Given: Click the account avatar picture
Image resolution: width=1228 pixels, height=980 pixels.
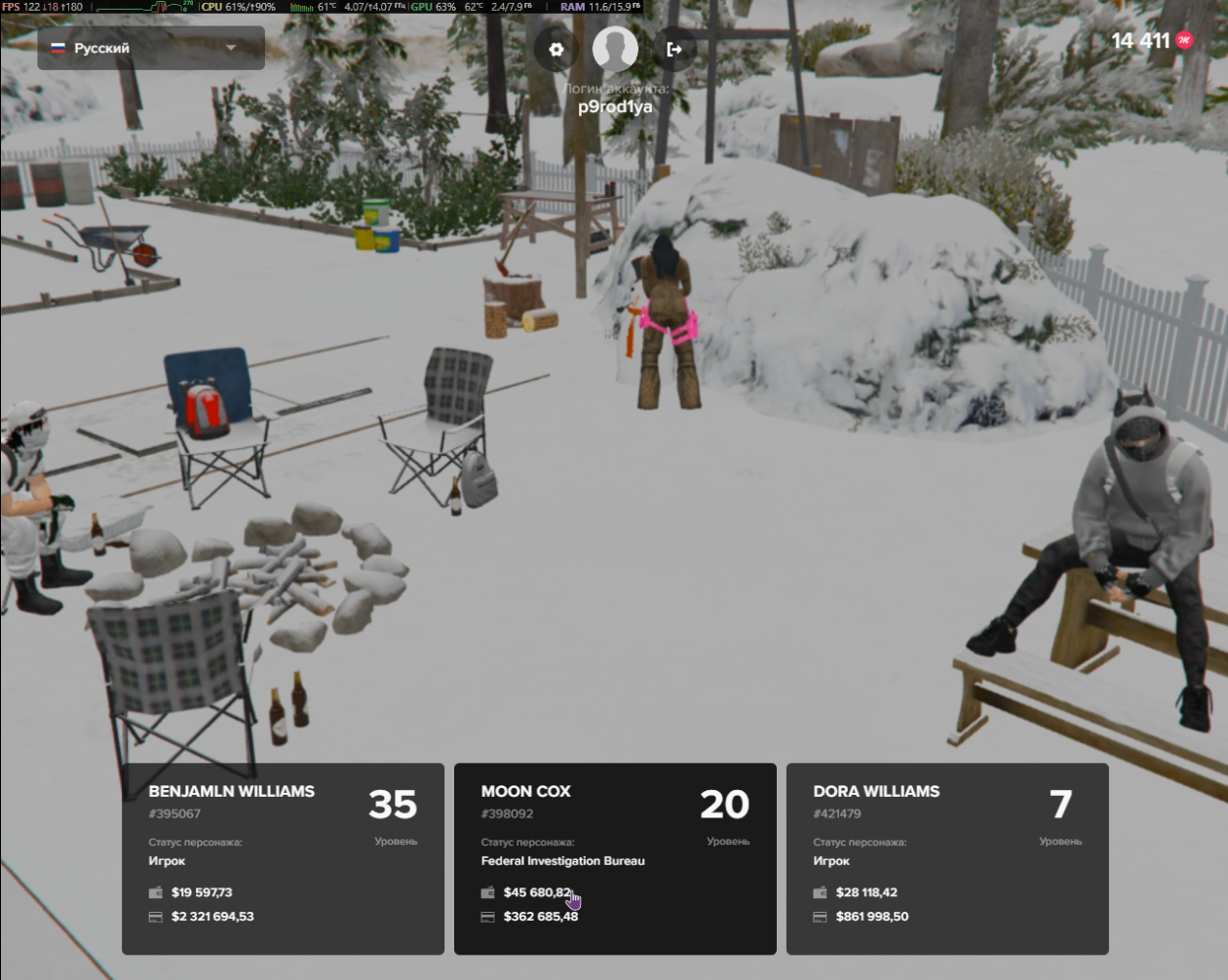Looking at the screenshot, I should [615, 48].
